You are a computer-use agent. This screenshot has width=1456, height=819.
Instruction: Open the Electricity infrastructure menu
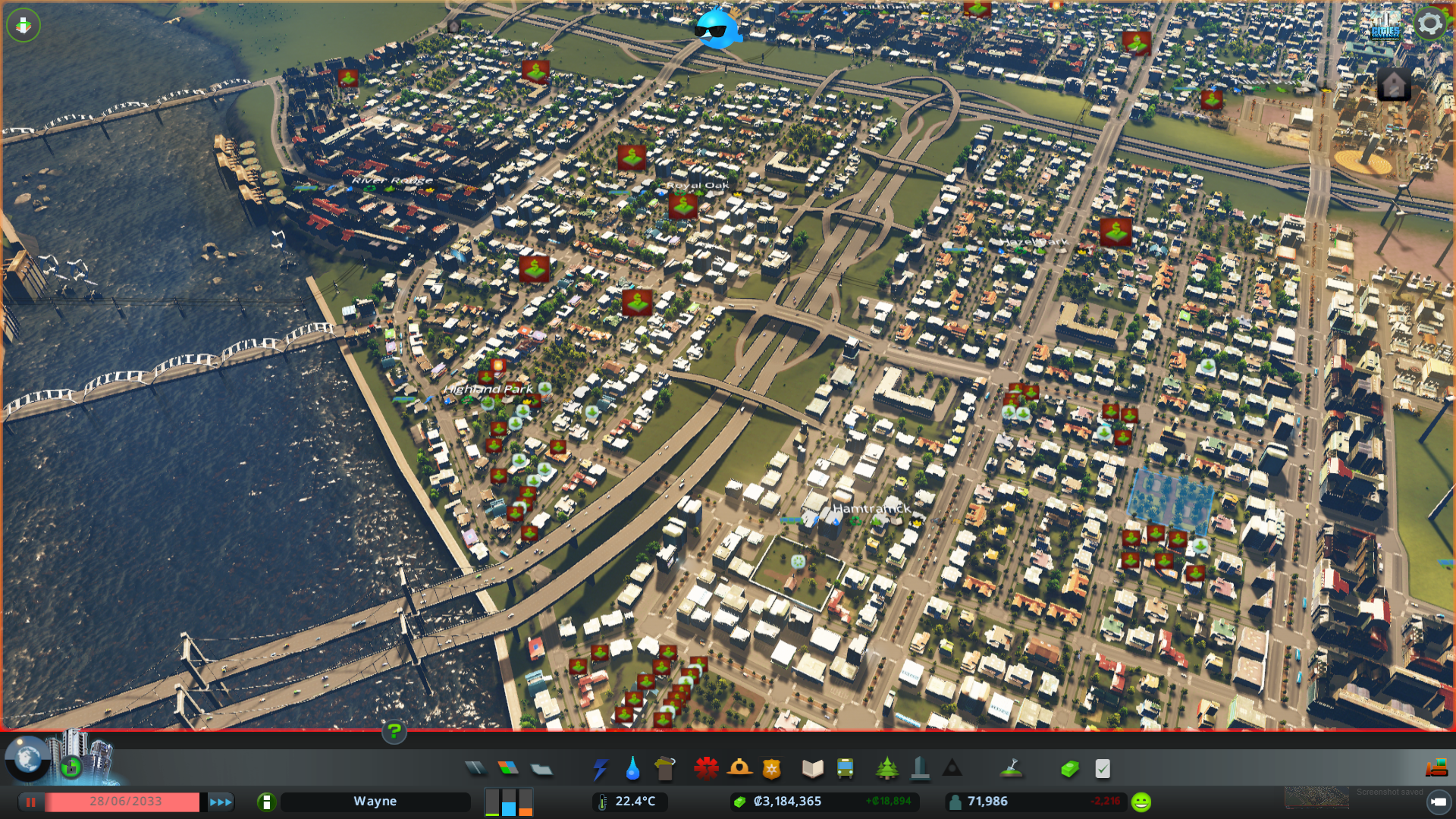click(601, 768)
